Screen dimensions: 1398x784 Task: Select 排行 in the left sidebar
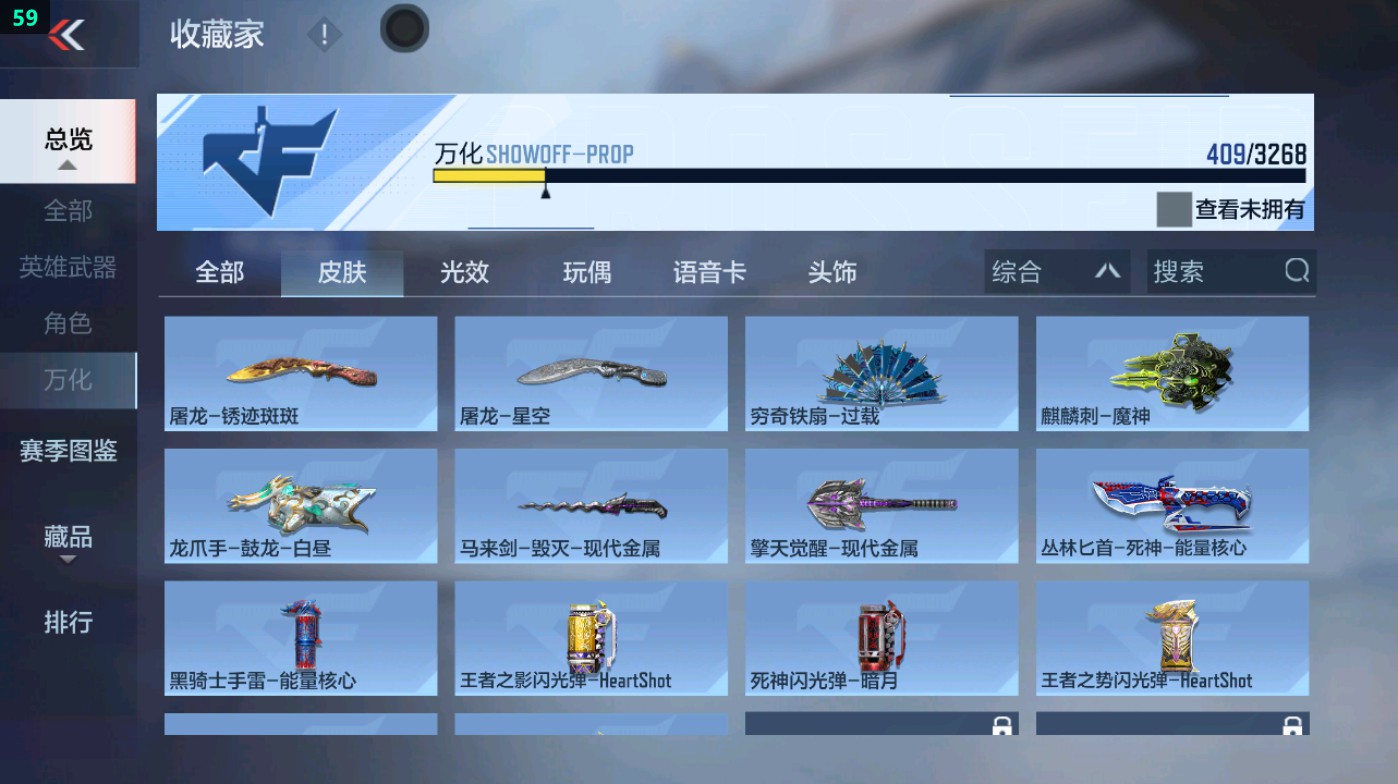[66, 623]
